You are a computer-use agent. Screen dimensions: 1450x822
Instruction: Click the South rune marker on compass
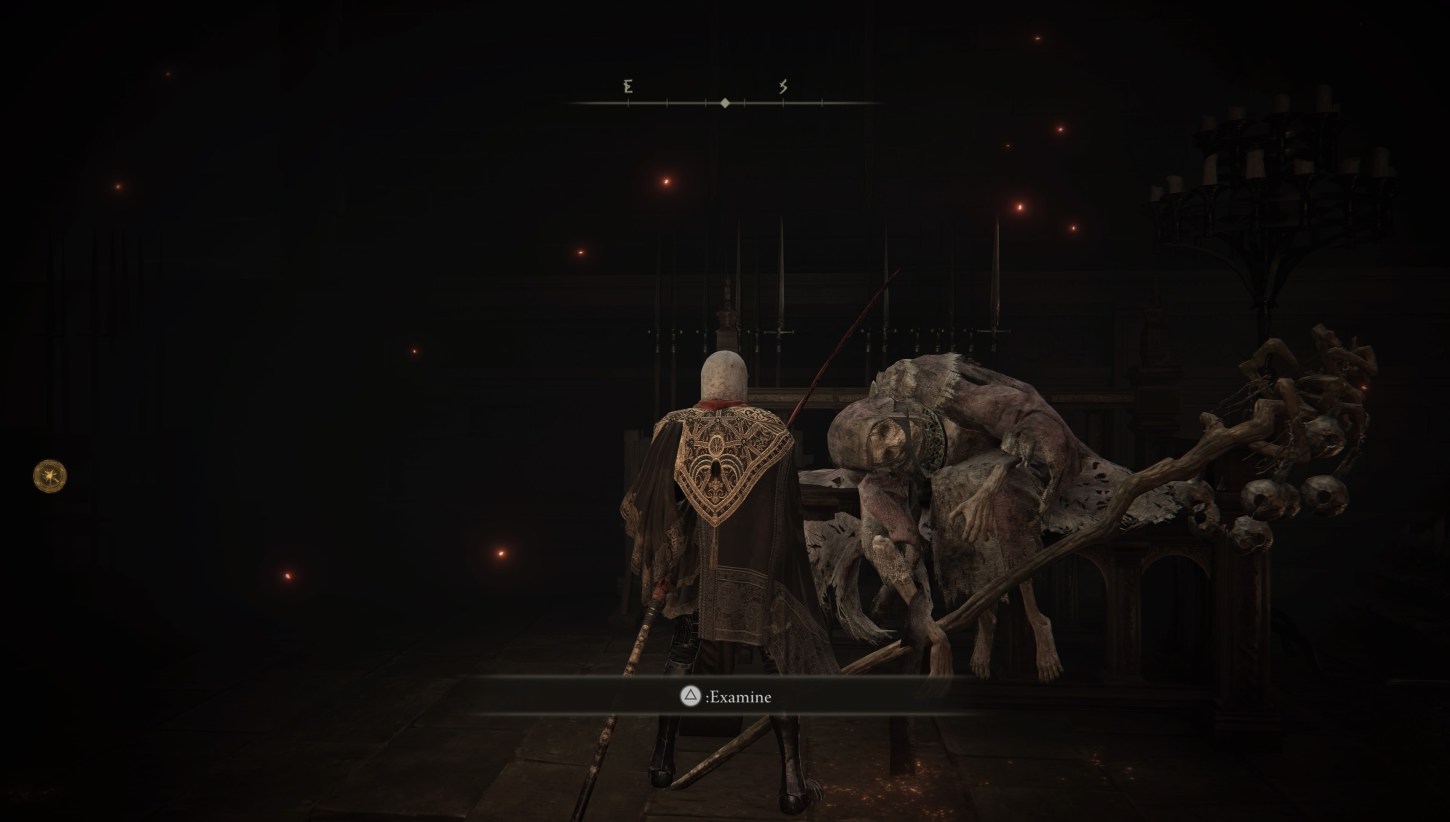coord(783,88)
